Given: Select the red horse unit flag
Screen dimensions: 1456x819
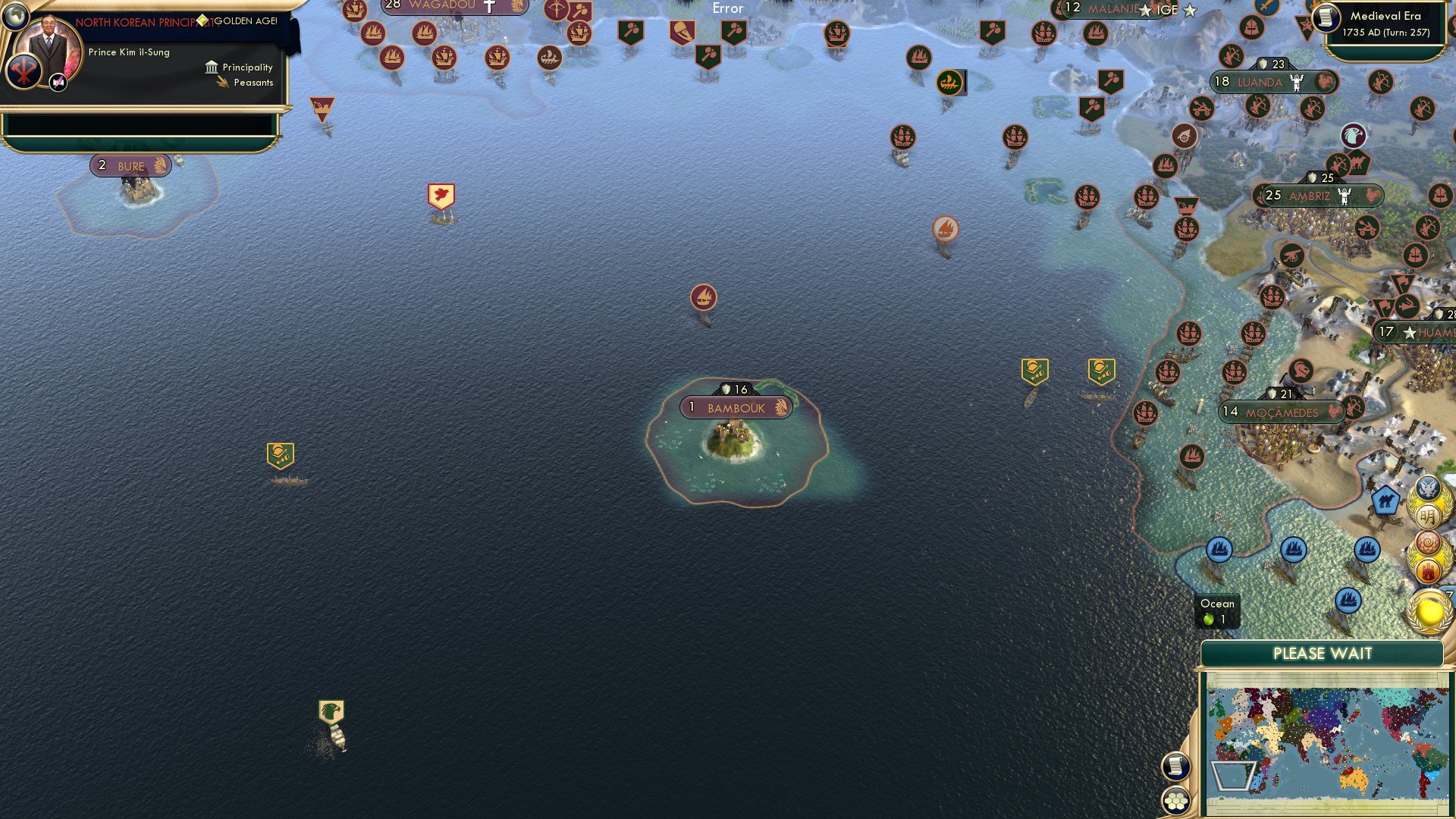Looking at the screenshot, I should (440, 195).
